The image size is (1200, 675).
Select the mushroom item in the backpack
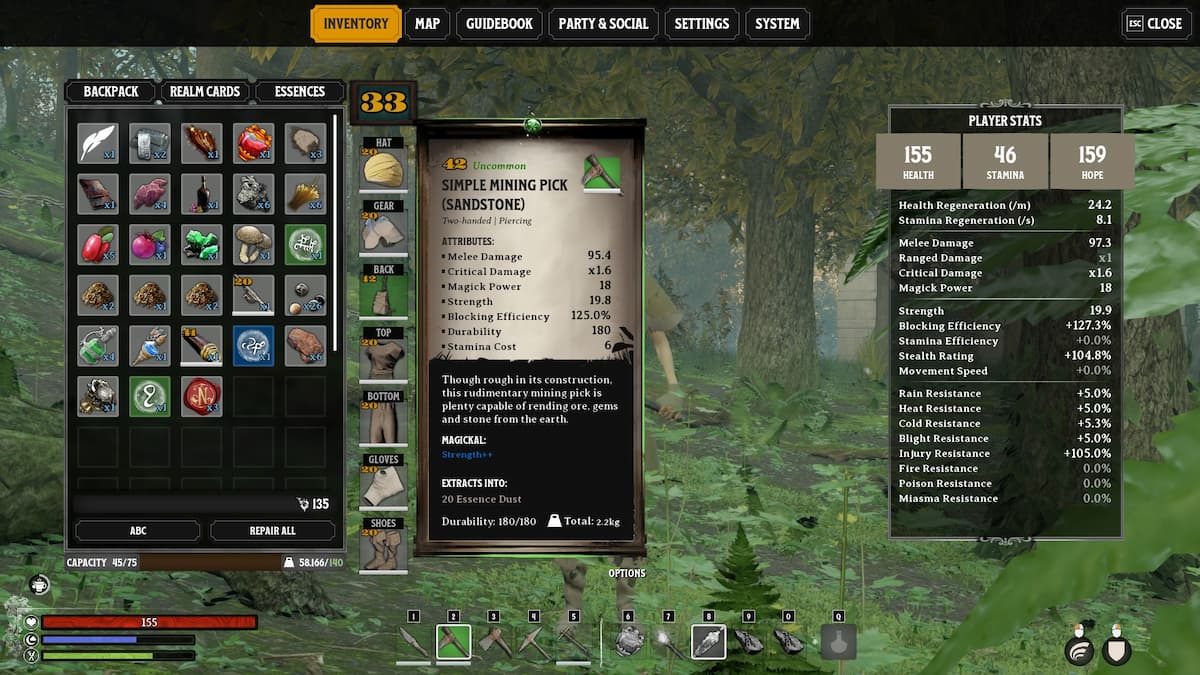254,244
